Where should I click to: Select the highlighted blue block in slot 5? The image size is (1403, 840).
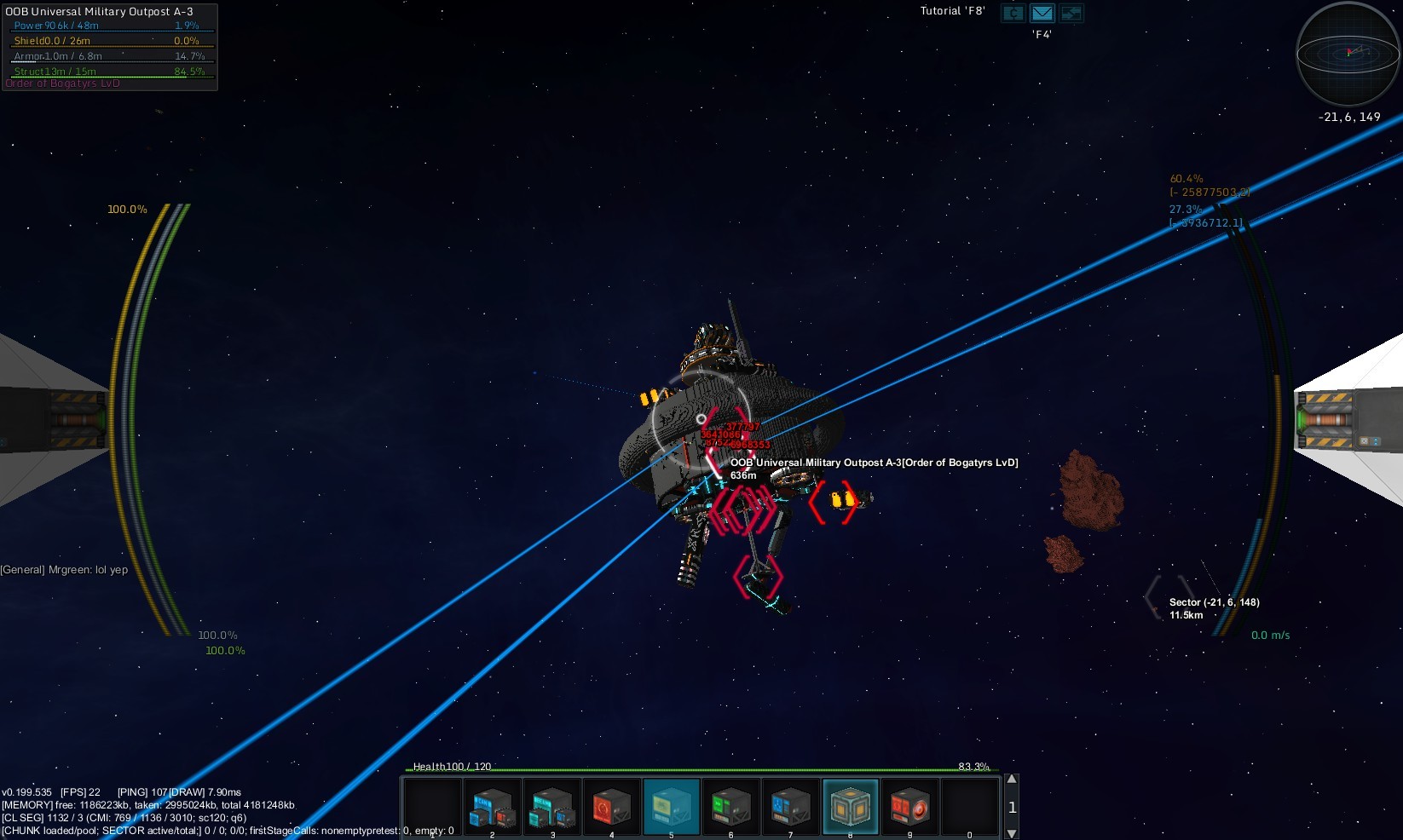click(671, 807)
